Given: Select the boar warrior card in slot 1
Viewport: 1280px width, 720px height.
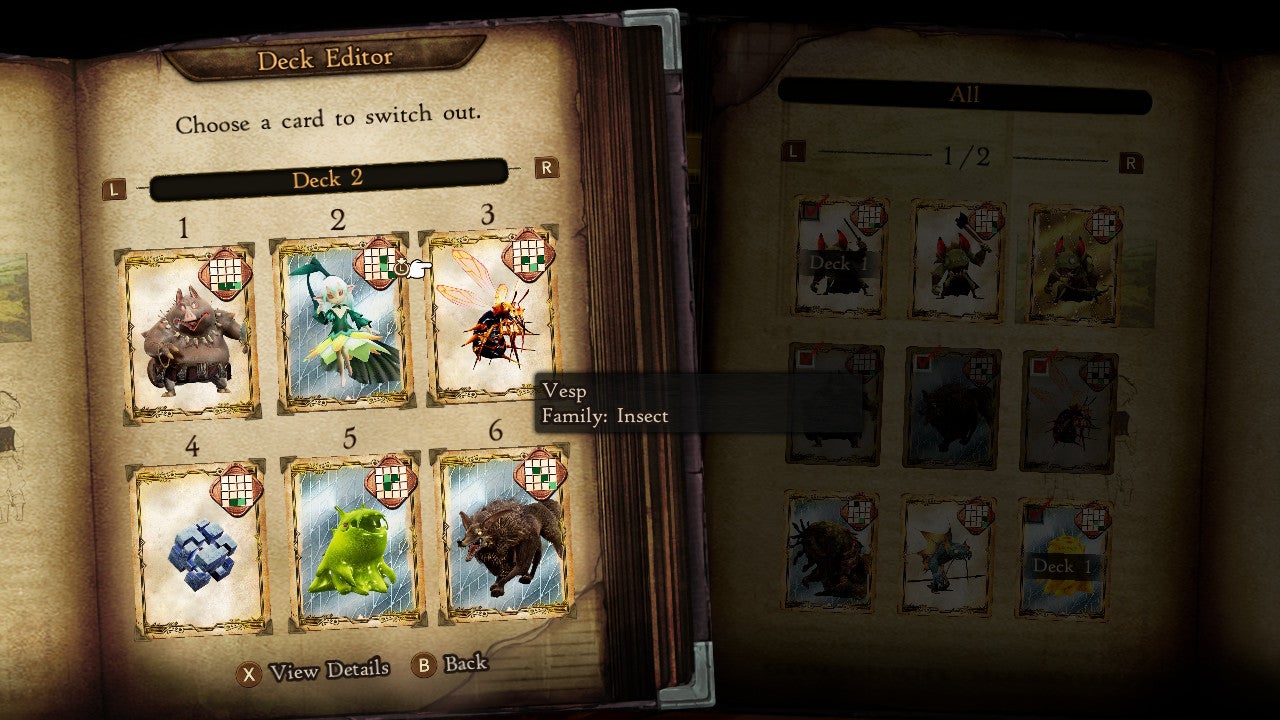Looking at the screenshot, I should coord(188,333).
